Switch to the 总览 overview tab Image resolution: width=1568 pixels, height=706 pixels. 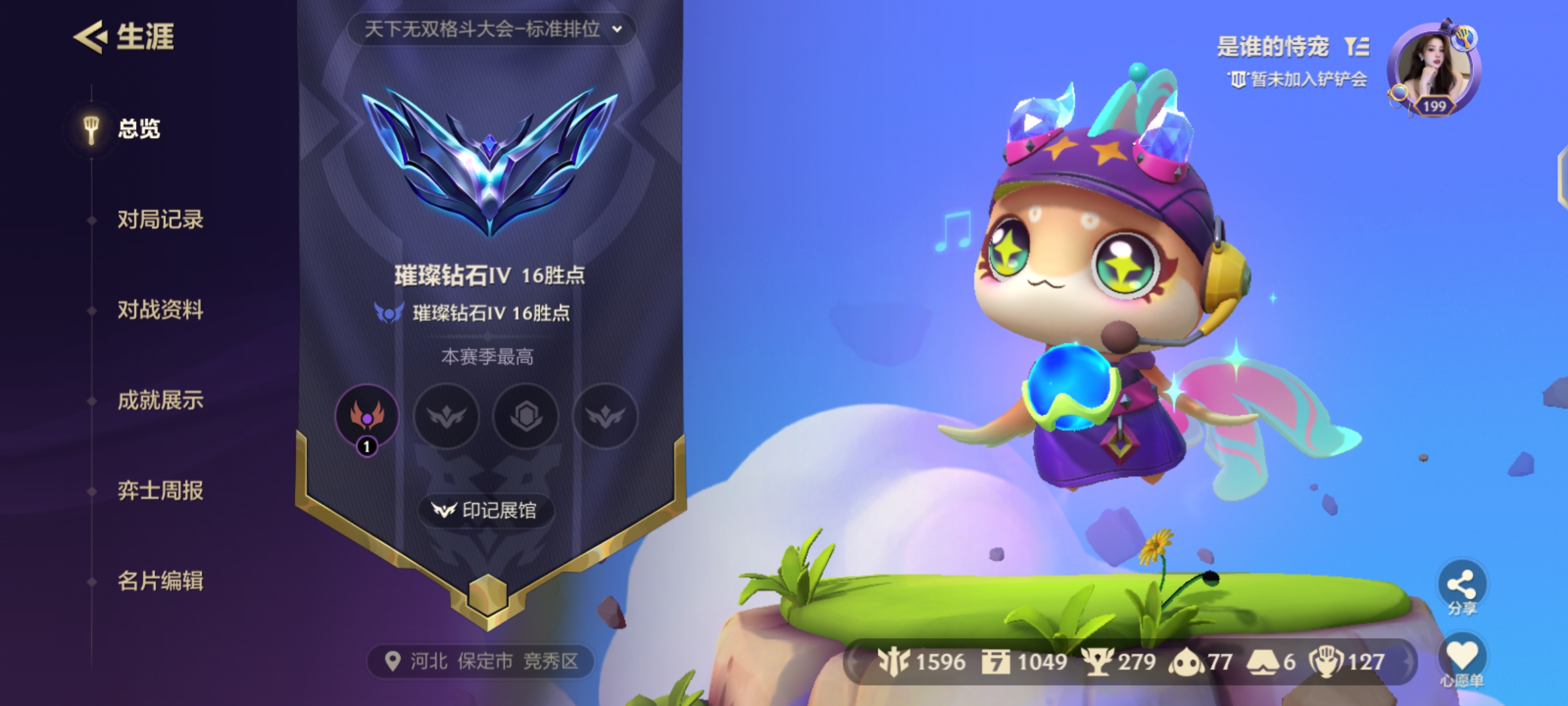(138, 129)
